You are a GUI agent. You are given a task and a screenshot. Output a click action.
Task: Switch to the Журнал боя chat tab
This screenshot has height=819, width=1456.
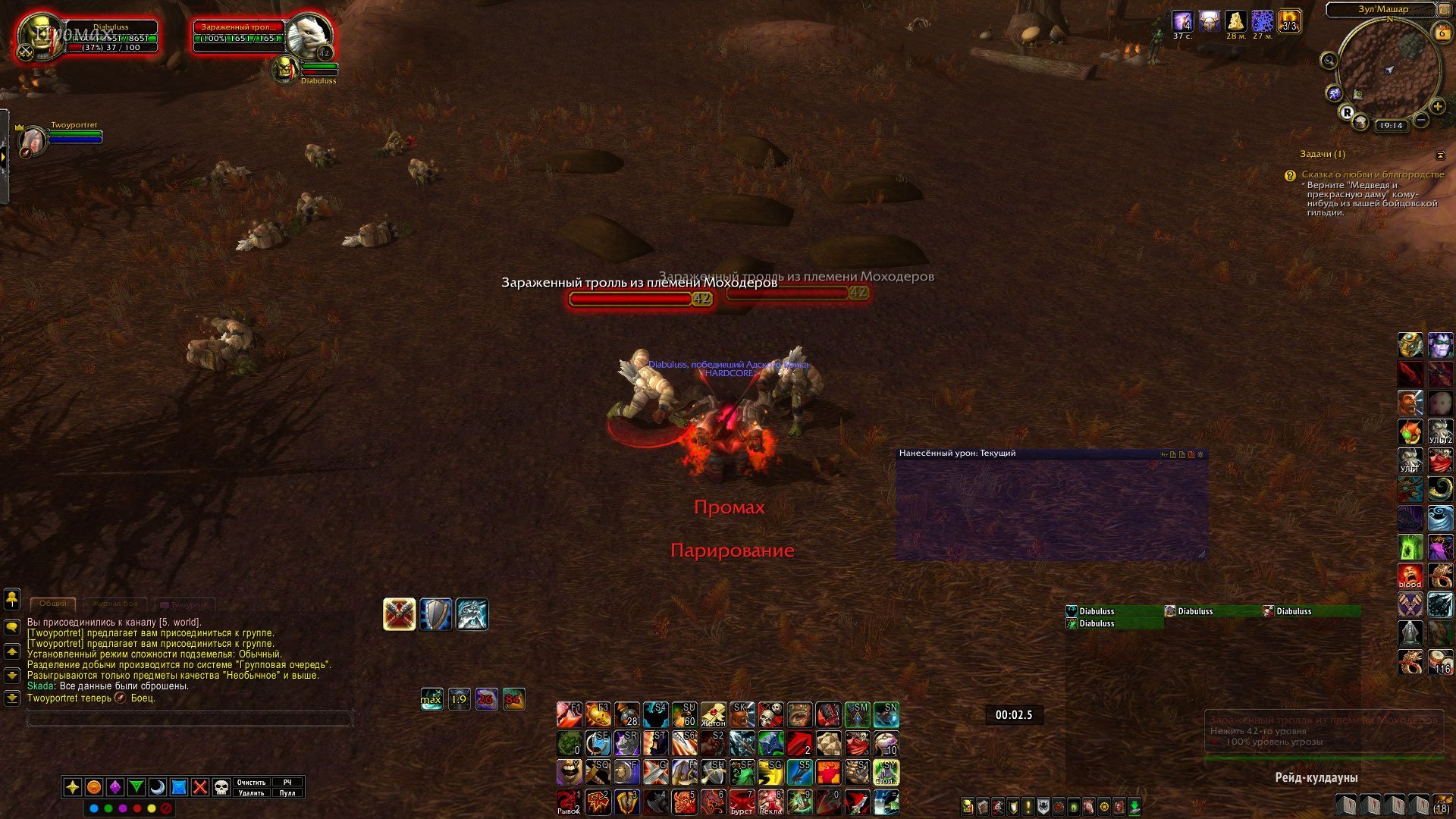(115, 604)
